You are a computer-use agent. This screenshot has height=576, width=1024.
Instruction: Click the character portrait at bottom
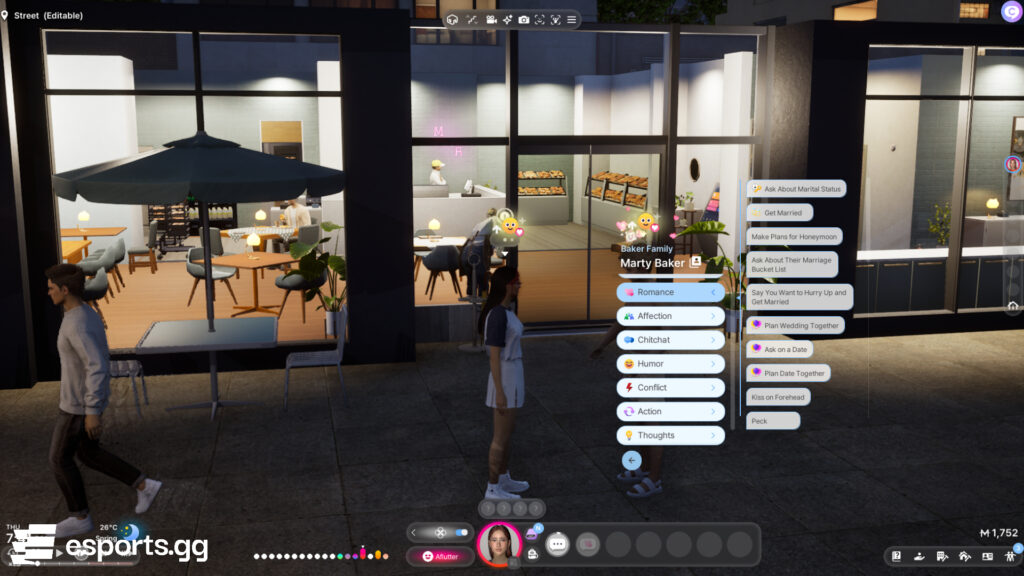point(498,543)
